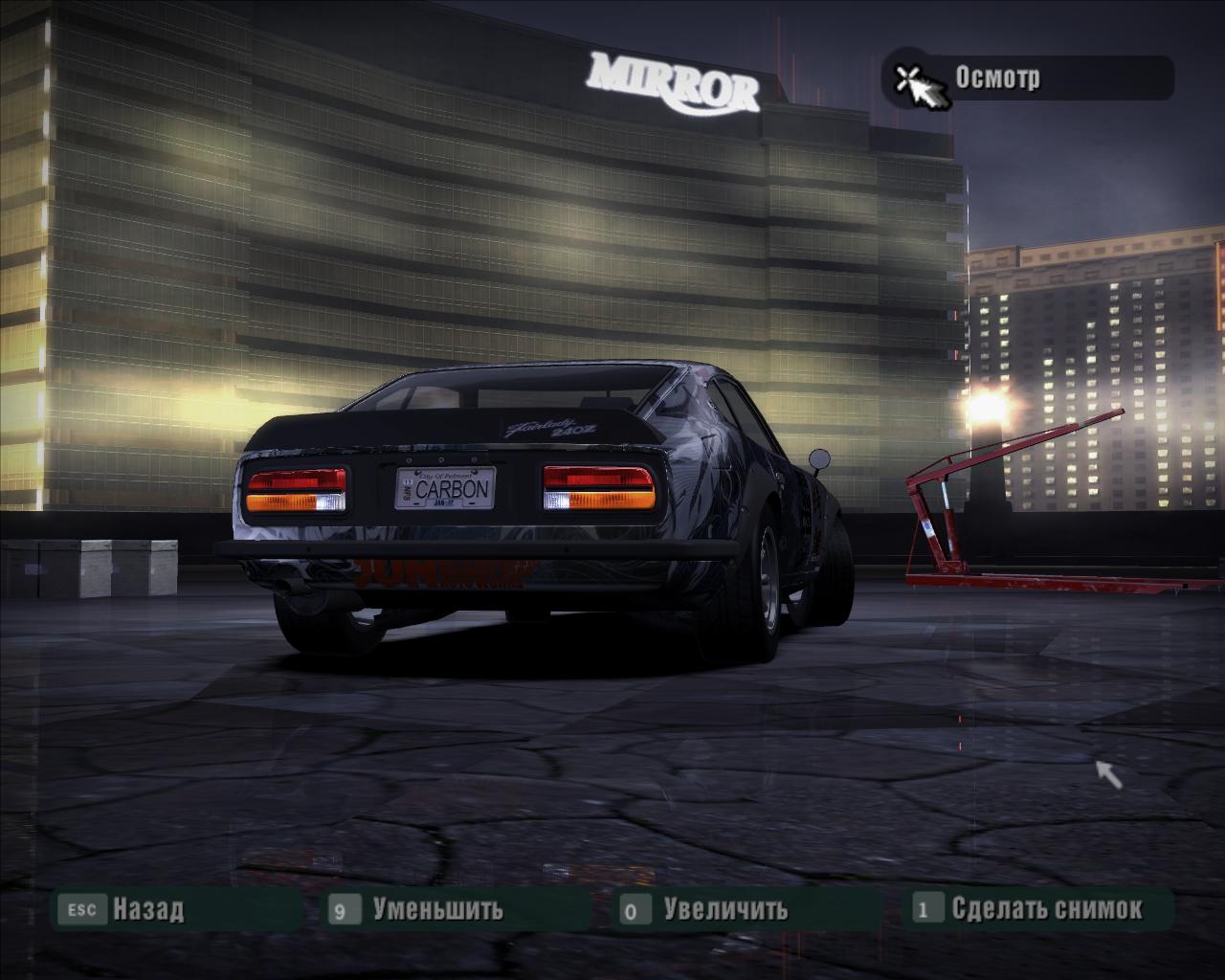This screenshot has width=1225, height=980.
Task: Zoom out using the Уменьшить button
Action: 436,908
